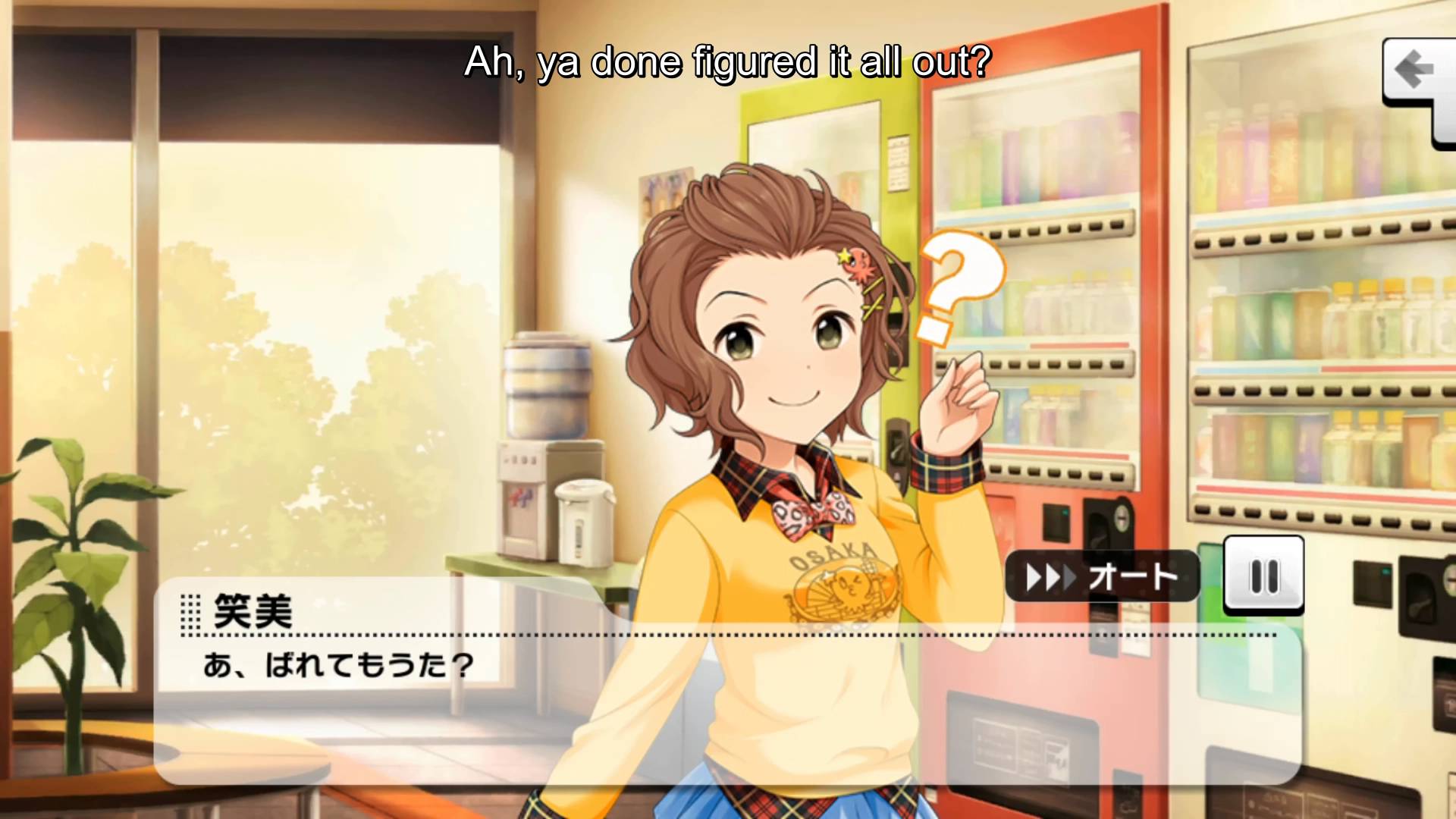Click the back arrow button

[x=1414, y=71]
